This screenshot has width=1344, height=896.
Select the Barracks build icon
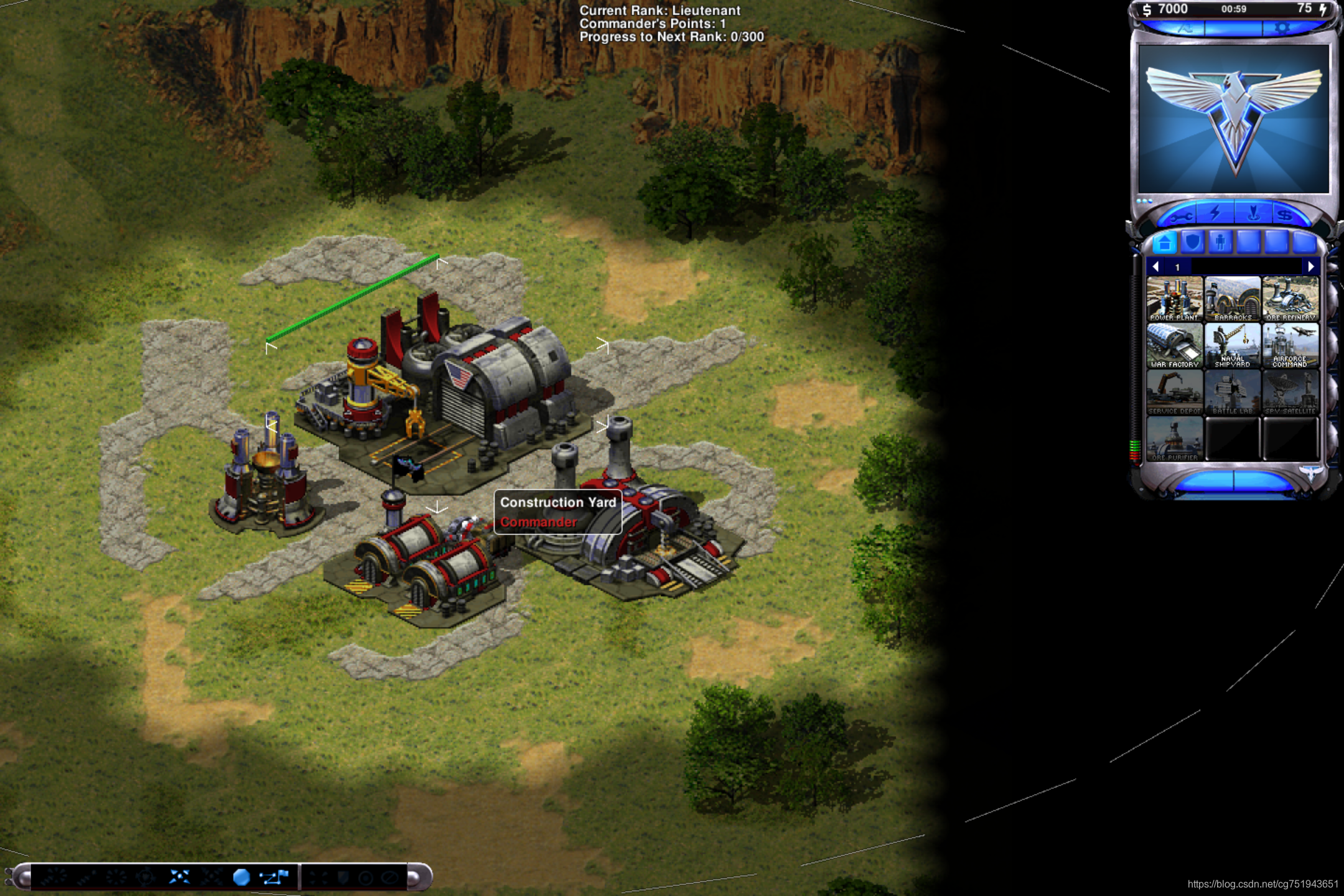tap(1232, 299)
